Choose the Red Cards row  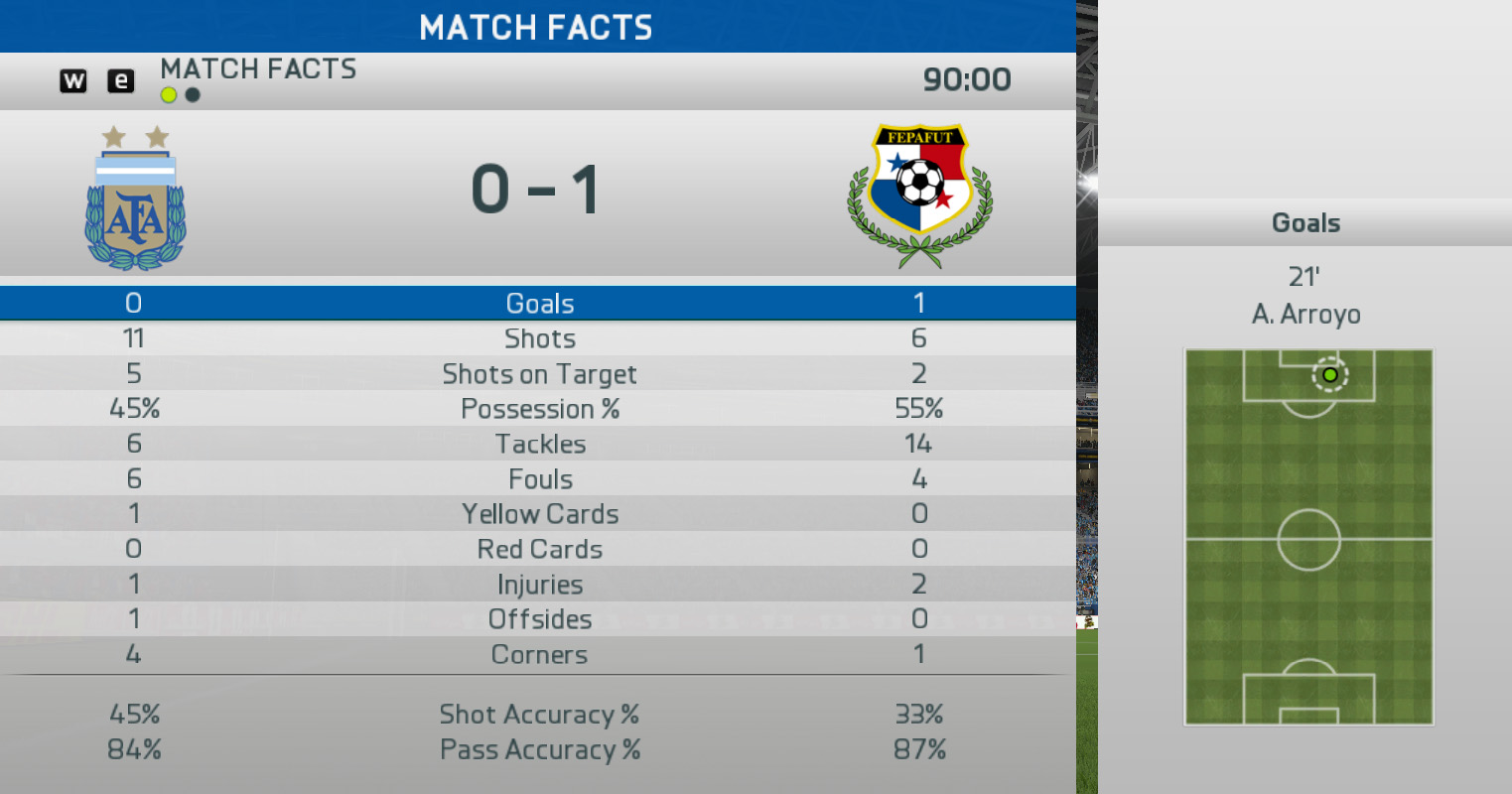click(539, 549)
